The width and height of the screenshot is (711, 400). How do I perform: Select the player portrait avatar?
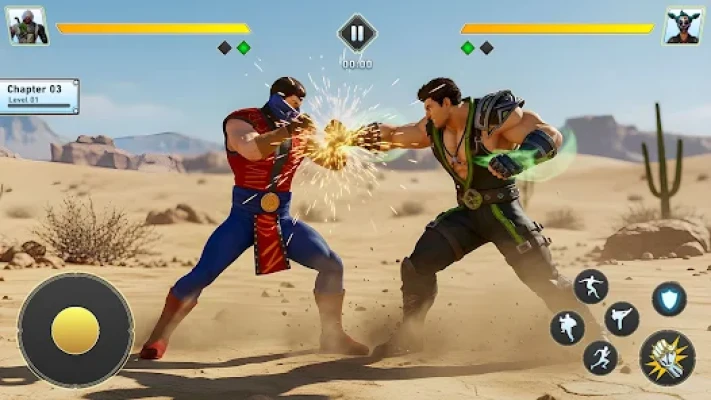pyautogui.click(x=28, y=26)
